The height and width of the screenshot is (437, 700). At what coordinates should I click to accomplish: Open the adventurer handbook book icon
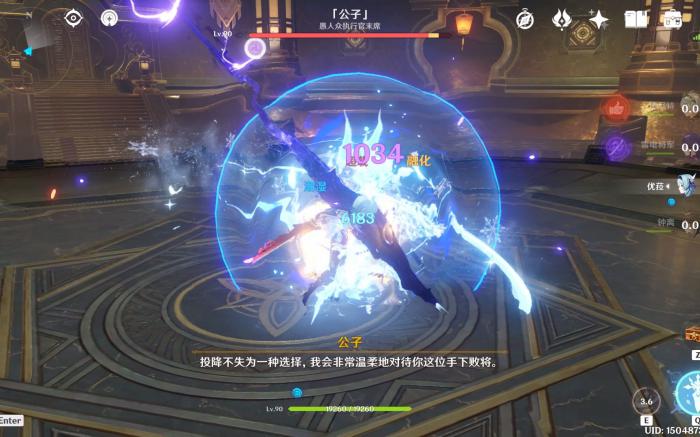coord(635,19)
